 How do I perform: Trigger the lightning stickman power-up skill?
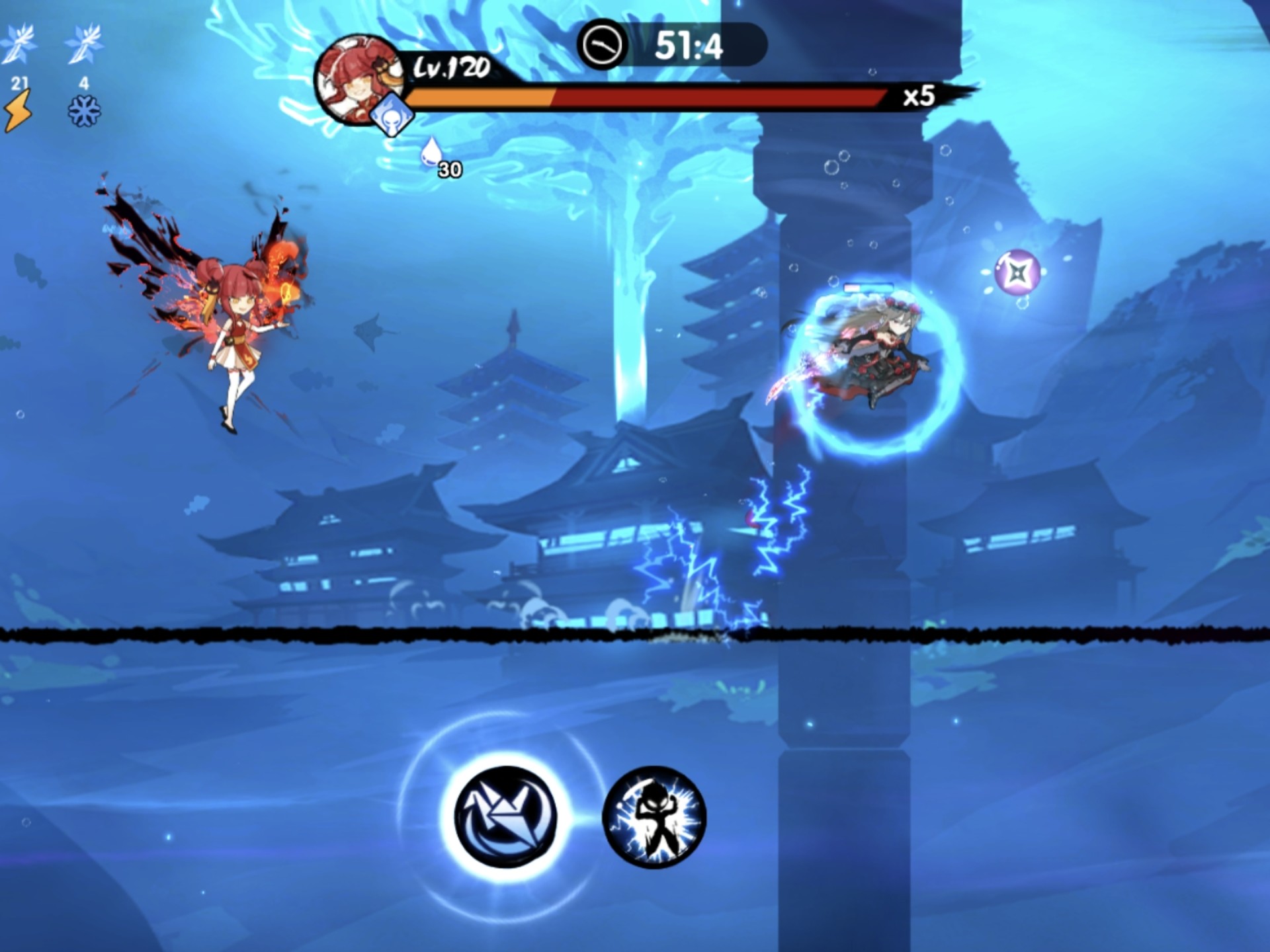point(654,817)
